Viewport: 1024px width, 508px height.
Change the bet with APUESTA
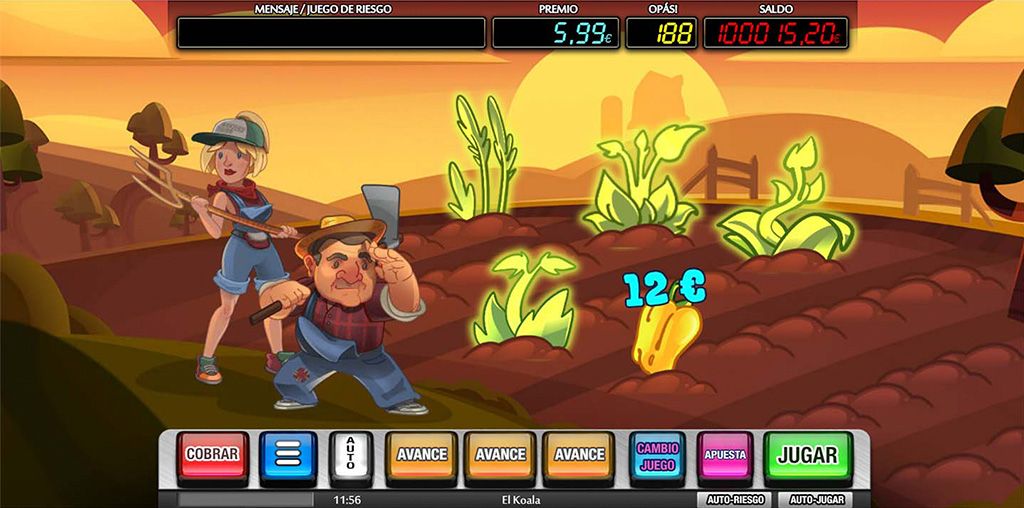[725, 456]
